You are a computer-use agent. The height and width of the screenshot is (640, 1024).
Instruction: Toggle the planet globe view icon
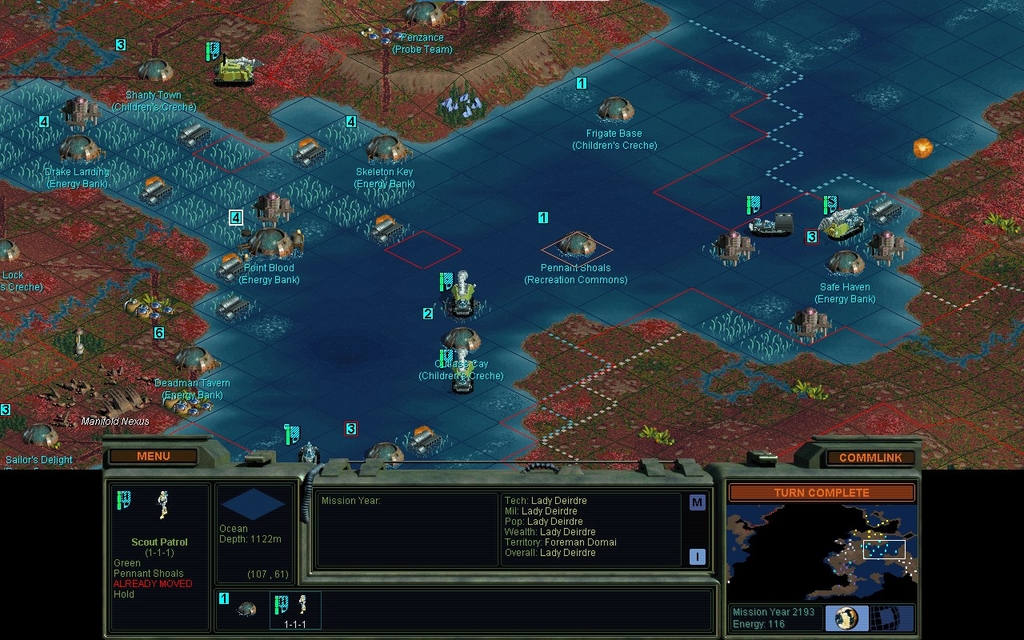[x=846, y=618]
